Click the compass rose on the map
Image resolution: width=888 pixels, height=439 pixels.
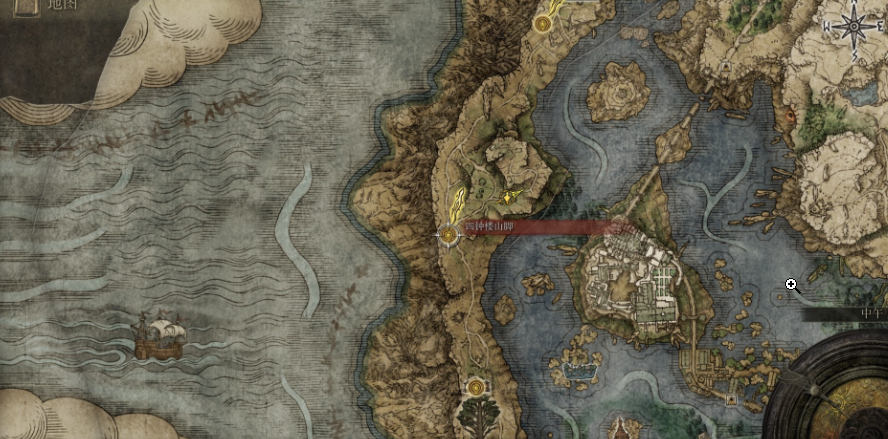click(x=855, y=27)
